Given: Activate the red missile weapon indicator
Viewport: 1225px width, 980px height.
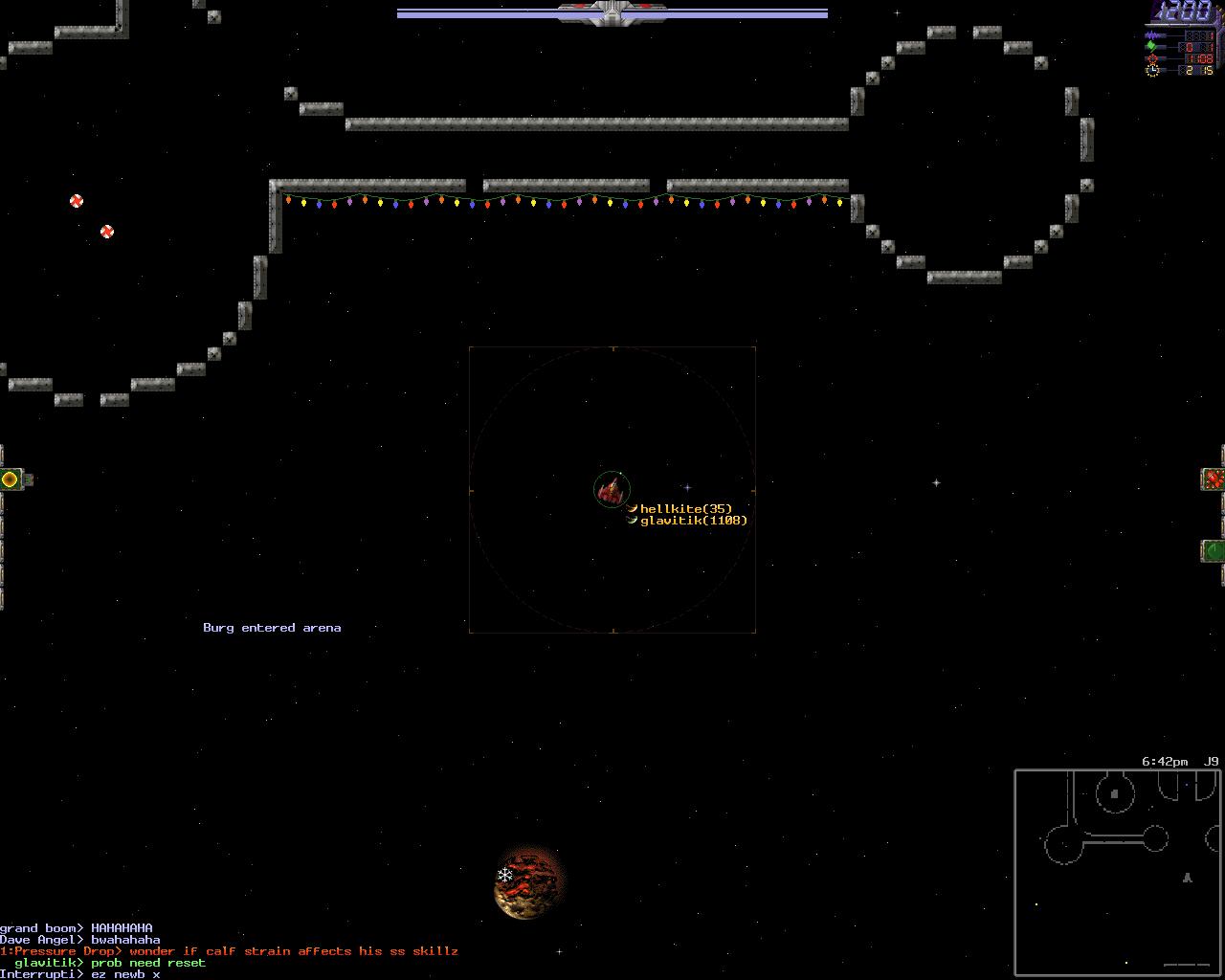Looking at the screenshot, I should 1214,479.
